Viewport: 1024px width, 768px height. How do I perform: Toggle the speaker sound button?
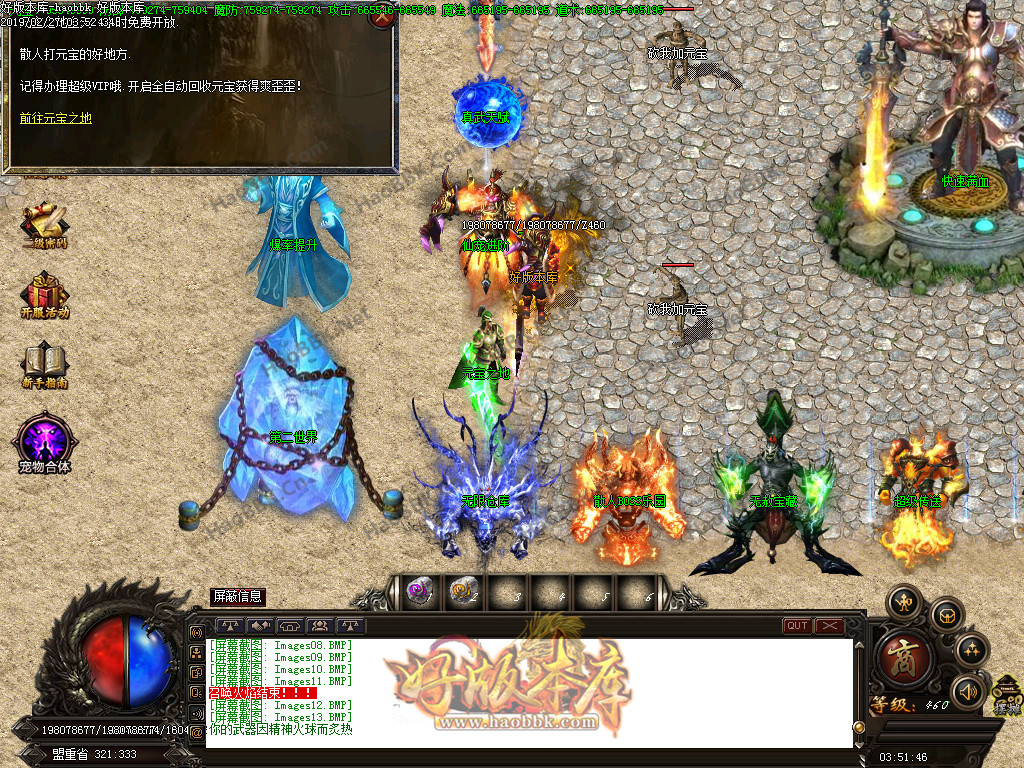[967, 691]
